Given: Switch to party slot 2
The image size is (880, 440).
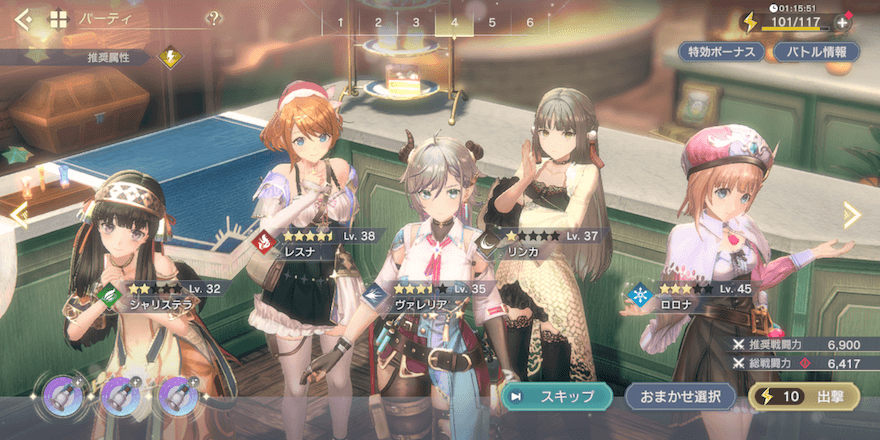Looking at the screenshot, I should point(378,22).
